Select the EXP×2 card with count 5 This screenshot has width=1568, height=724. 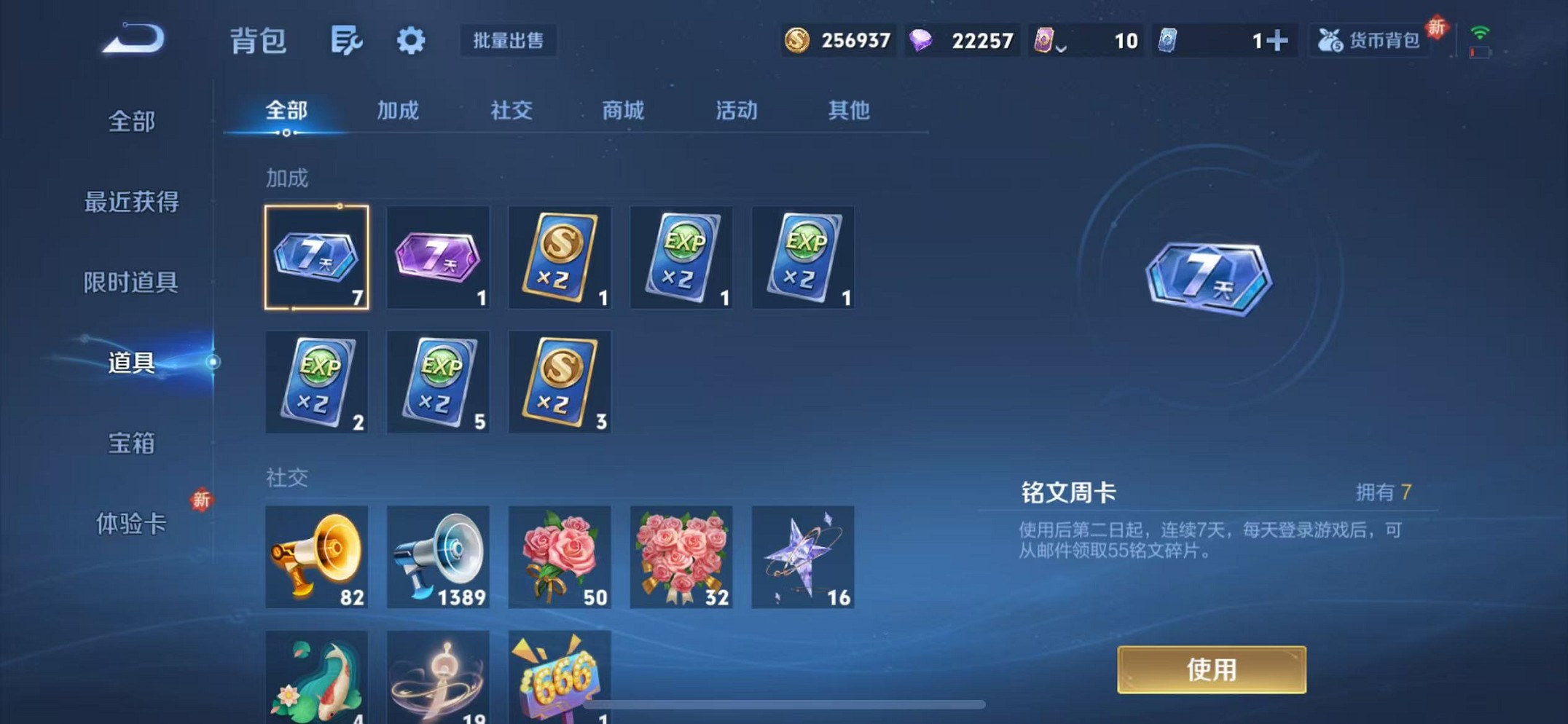tap(438, 382)
